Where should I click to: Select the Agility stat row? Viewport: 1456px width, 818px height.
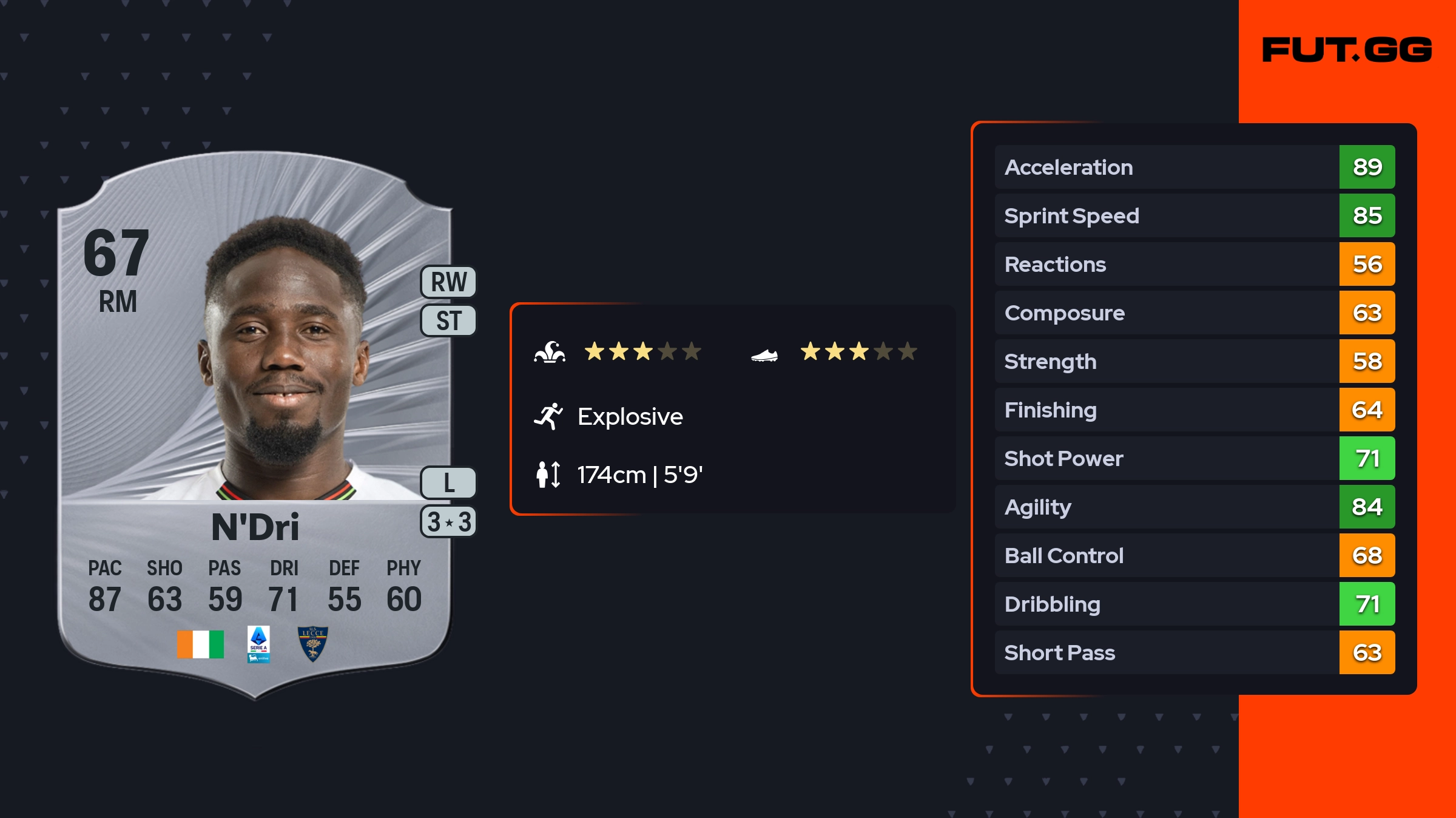(1194, 507)
